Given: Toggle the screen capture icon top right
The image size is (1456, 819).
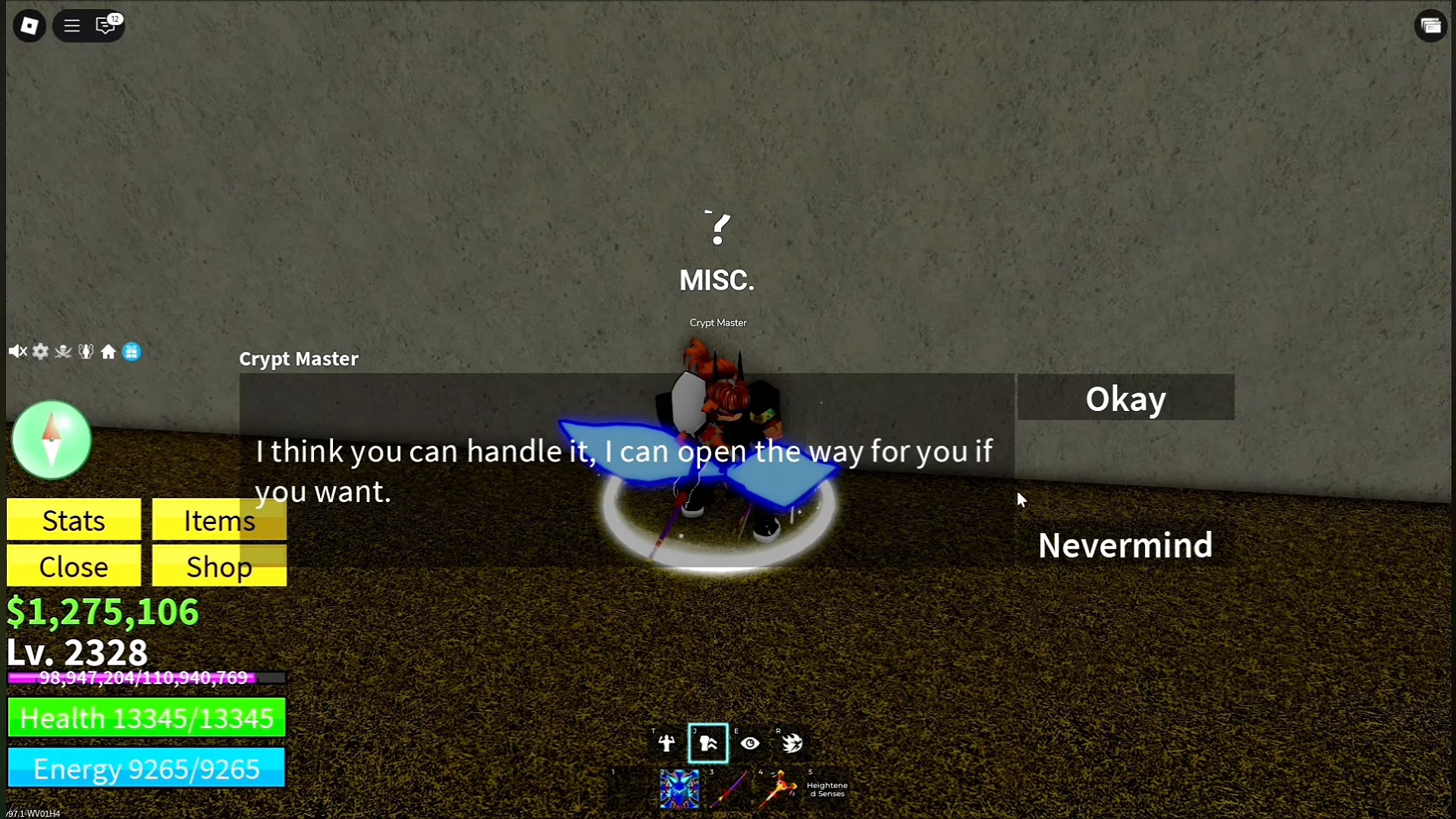Looking at the screenshot, I should [x=1432, y=25].
